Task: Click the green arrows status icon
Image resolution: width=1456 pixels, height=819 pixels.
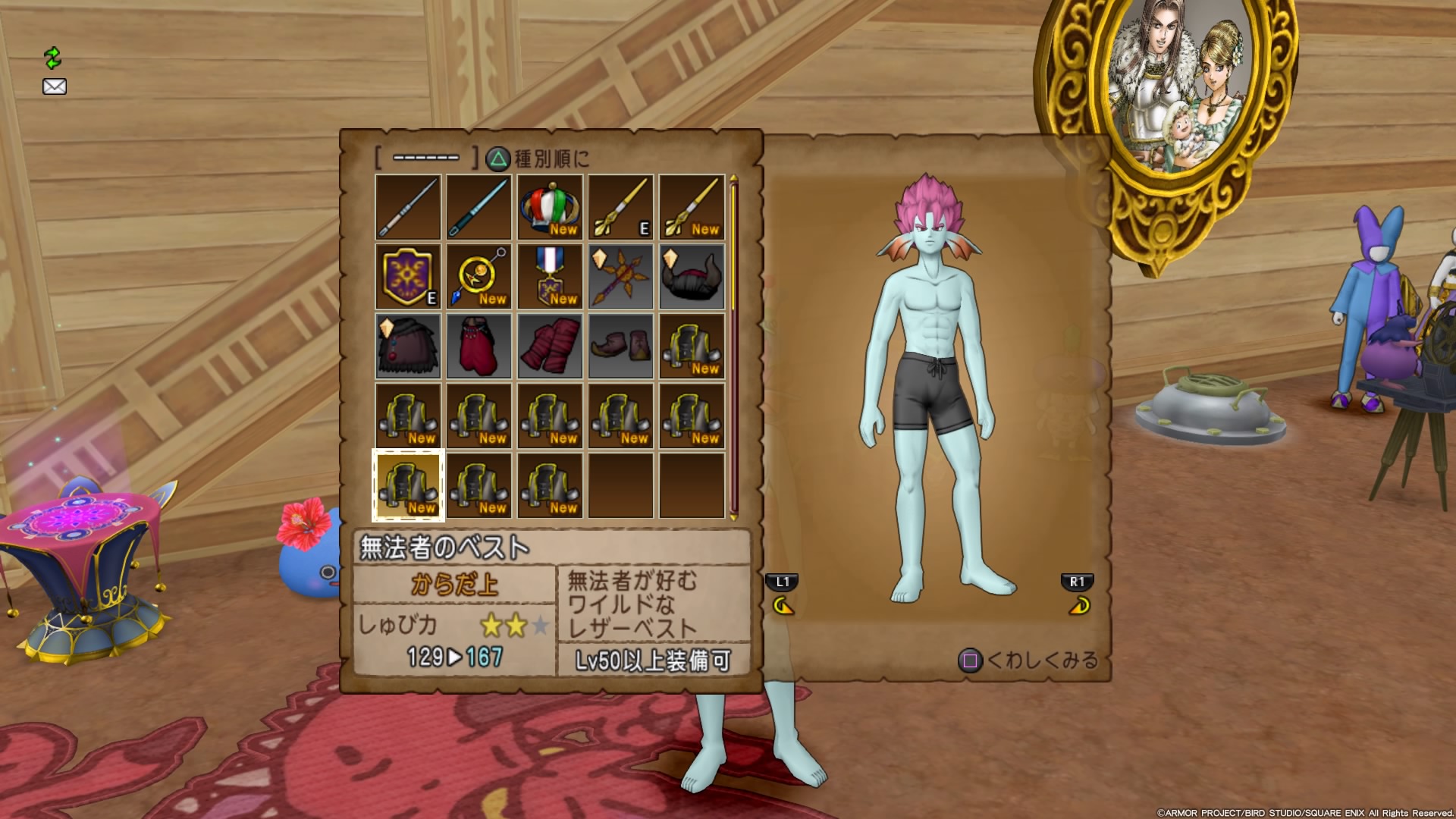Action: [x=52, y=58]
